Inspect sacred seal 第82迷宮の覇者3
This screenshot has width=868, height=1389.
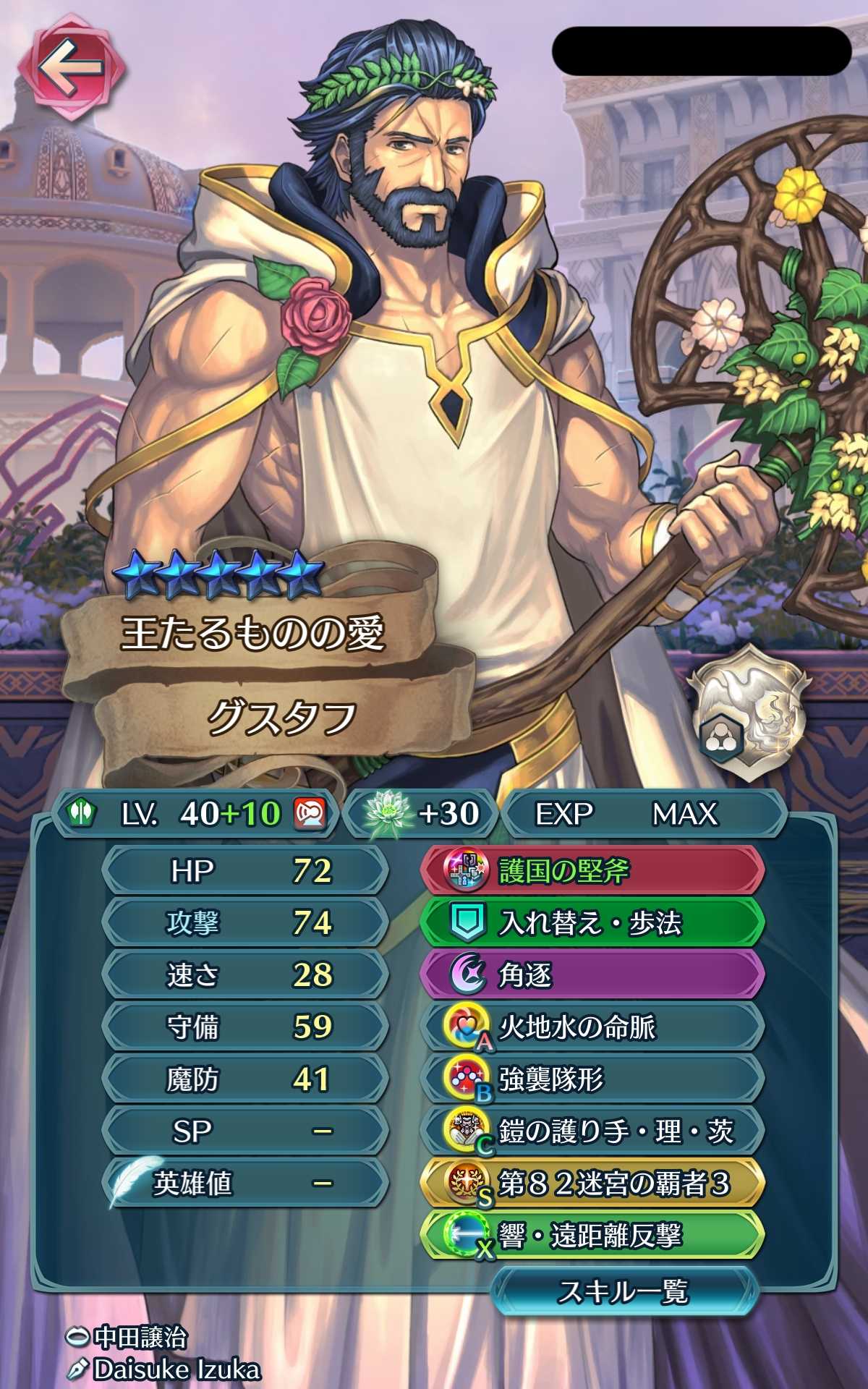(592, 1184)
